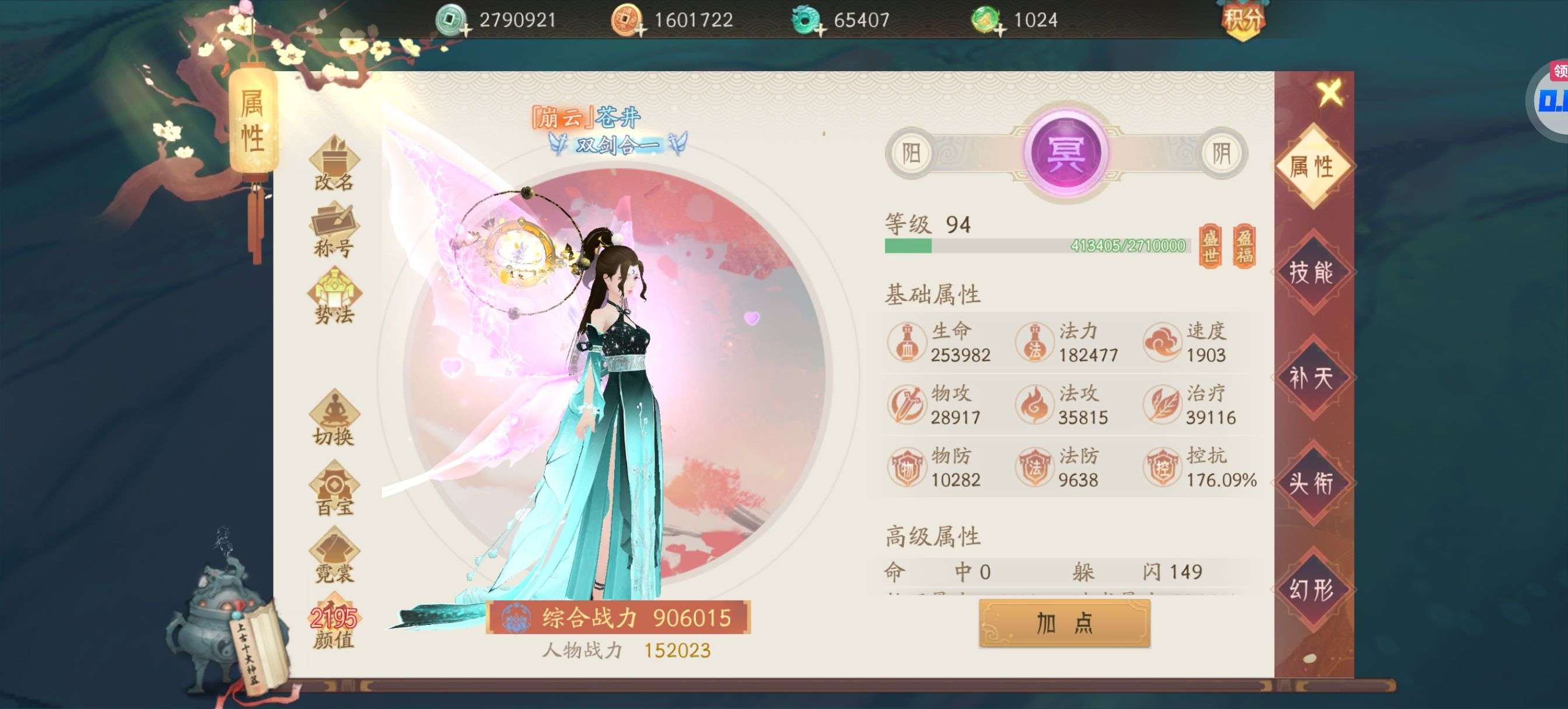Open the 补天 tab
The width and height of the screenshot is (1568, 709).
1311,378
